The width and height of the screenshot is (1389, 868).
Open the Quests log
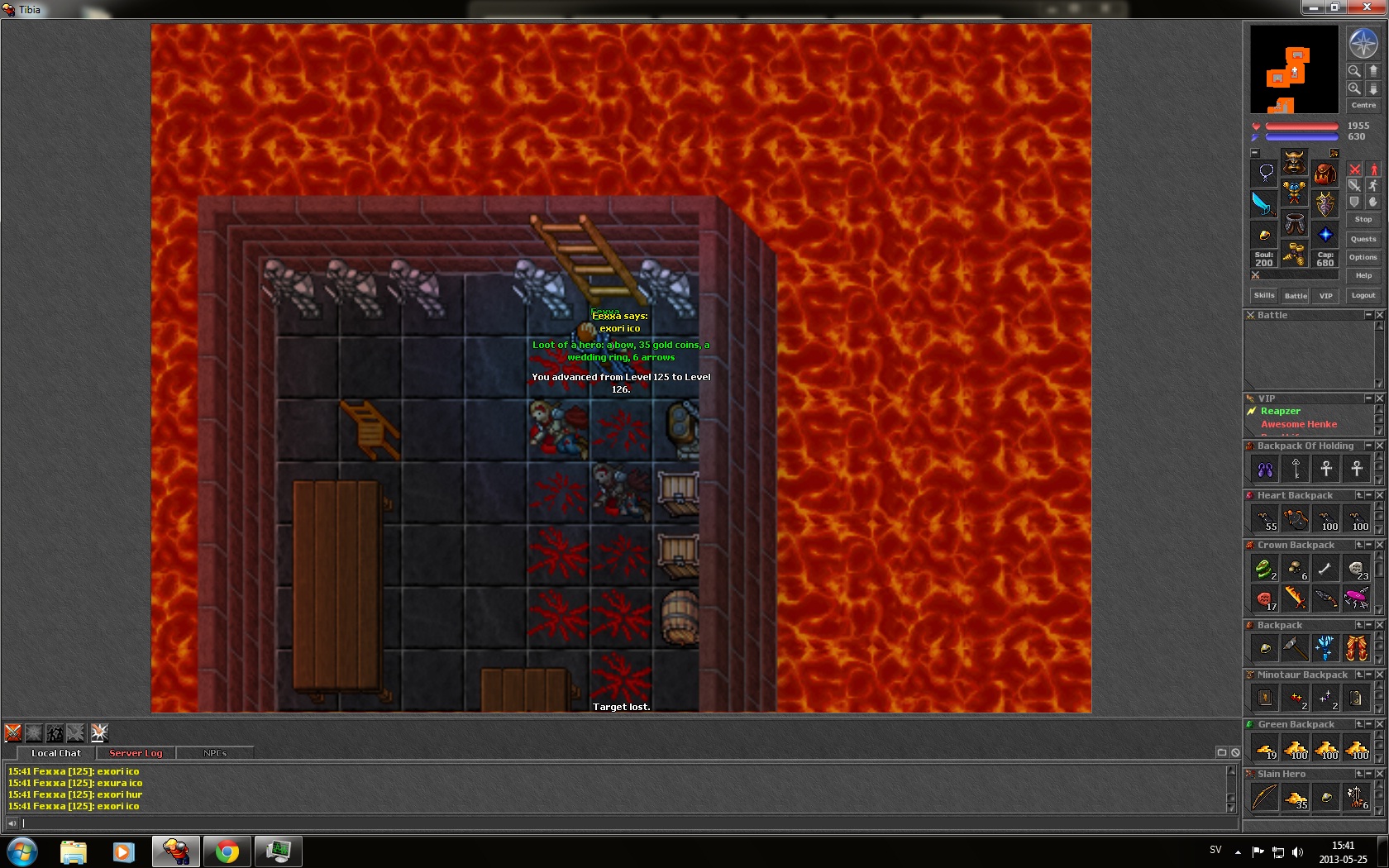tap(1363, 239)
